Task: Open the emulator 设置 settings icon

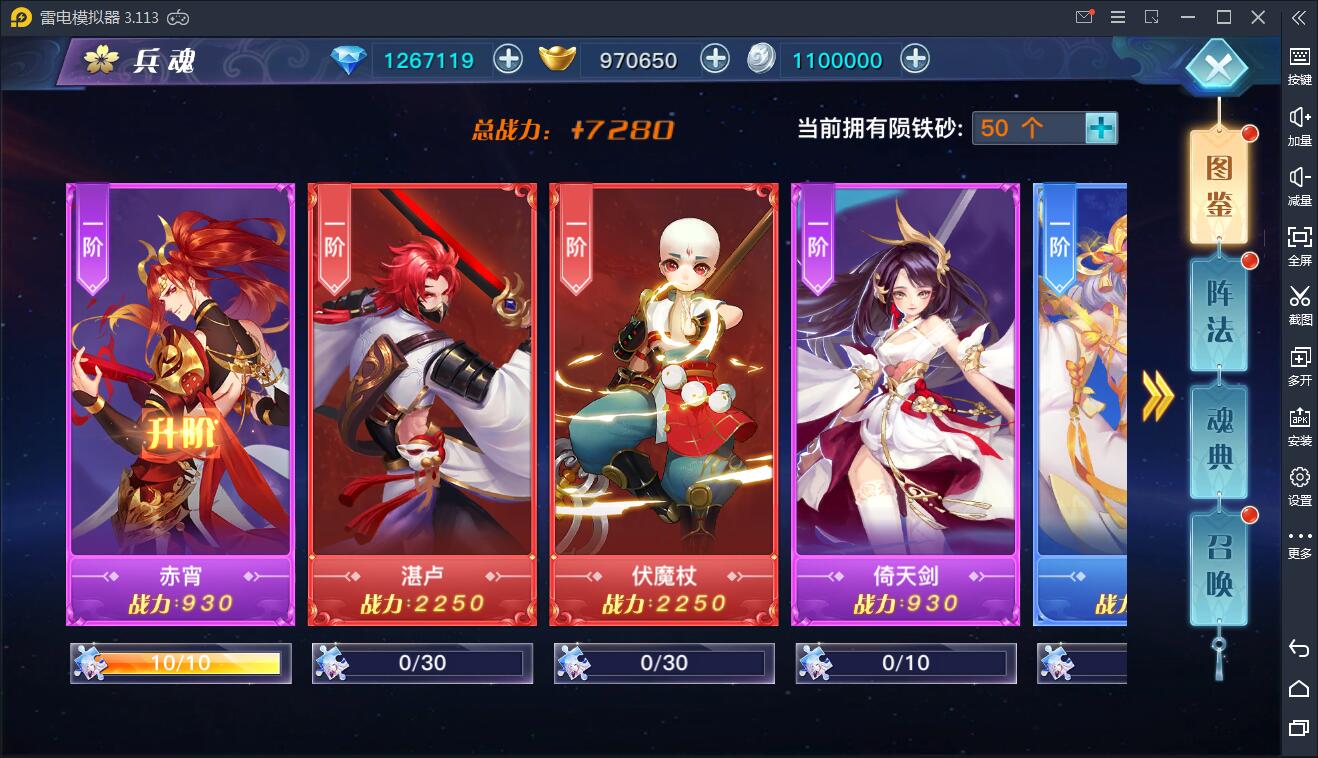Action: [1299, 485]
